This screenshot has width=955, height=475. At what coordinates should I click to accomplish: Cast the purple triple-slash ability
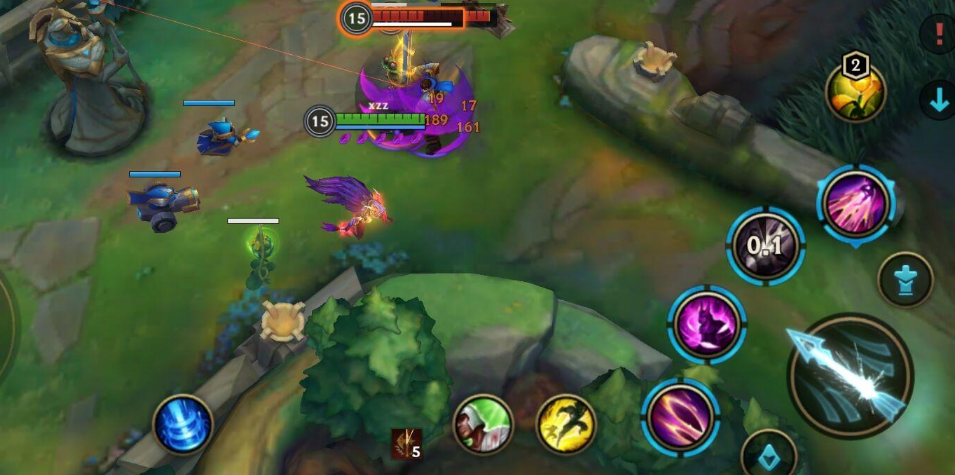(681, 416)
